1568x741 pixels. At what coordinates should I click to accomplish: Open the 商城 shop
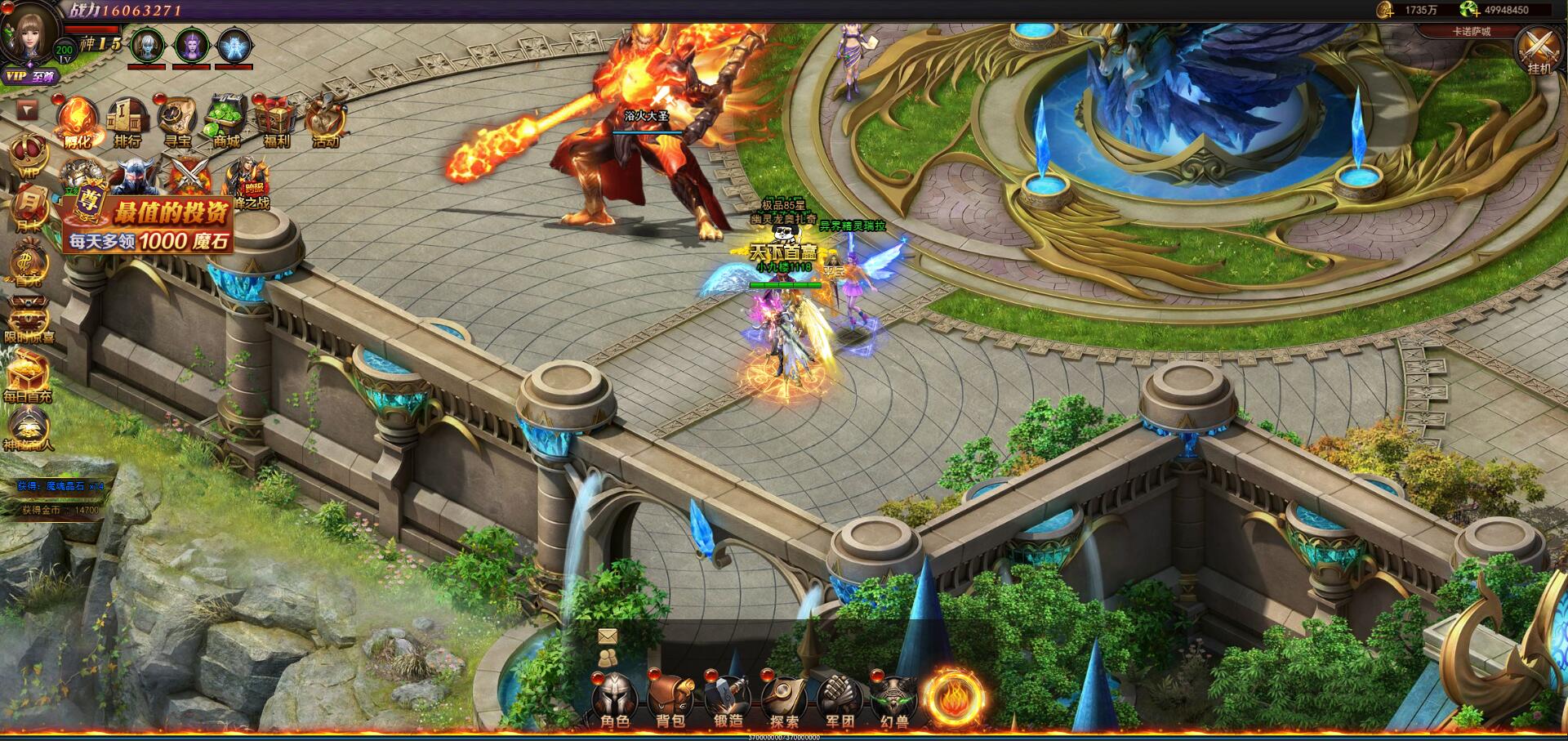pyautogui.click(x=226, y=121)
